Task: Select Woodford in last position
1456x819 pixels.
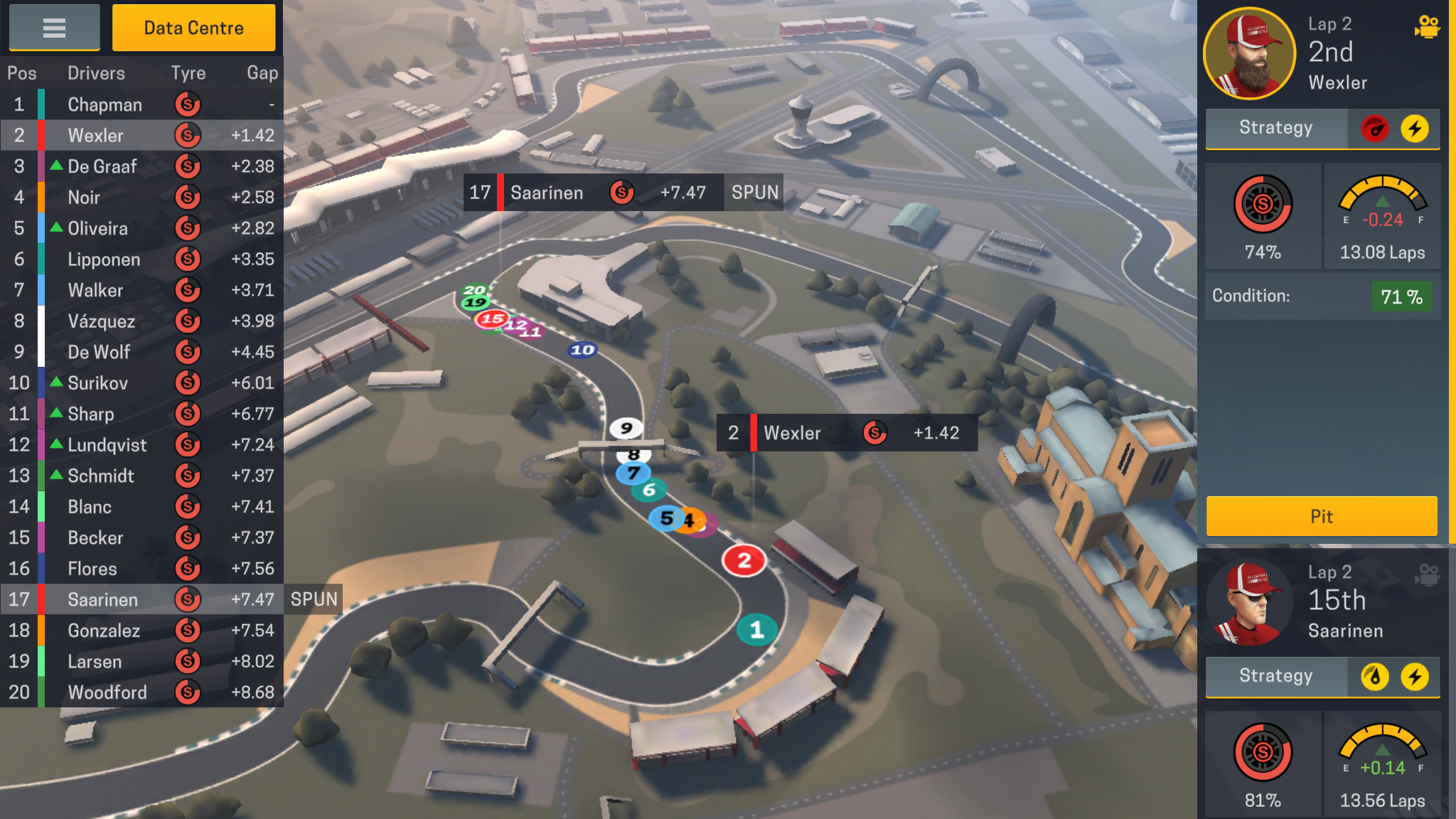Action: (142, 692)
